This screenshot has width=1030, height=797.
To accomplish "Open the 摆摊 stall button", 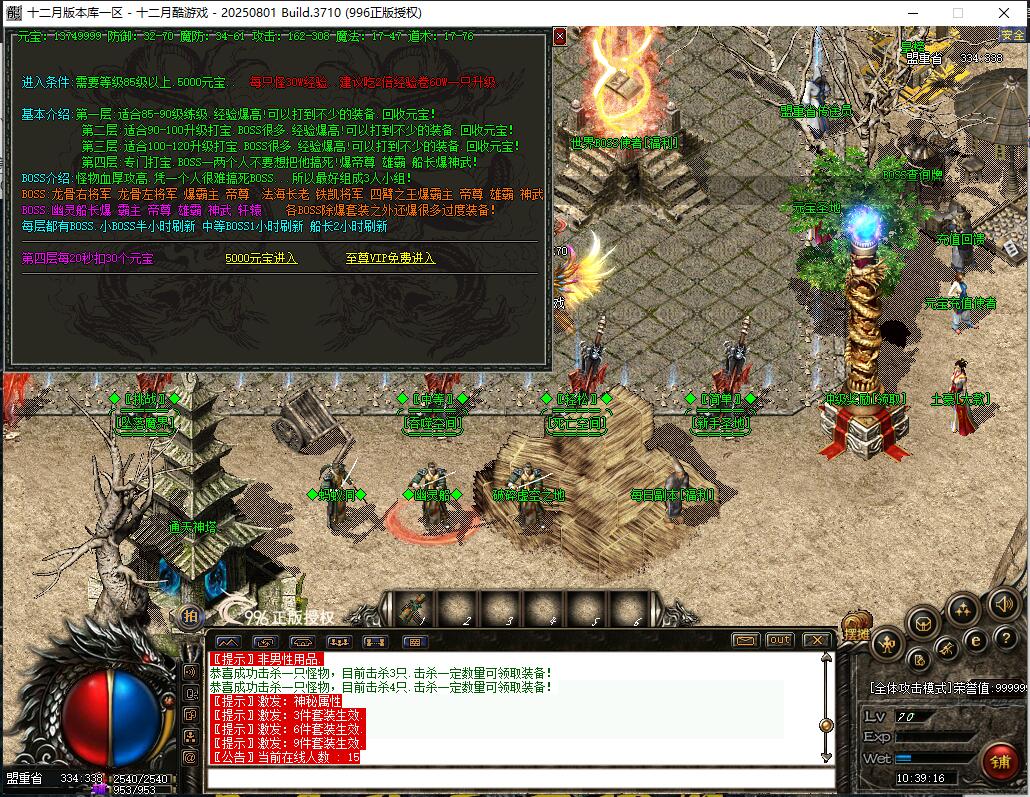I will coord(858,632).
